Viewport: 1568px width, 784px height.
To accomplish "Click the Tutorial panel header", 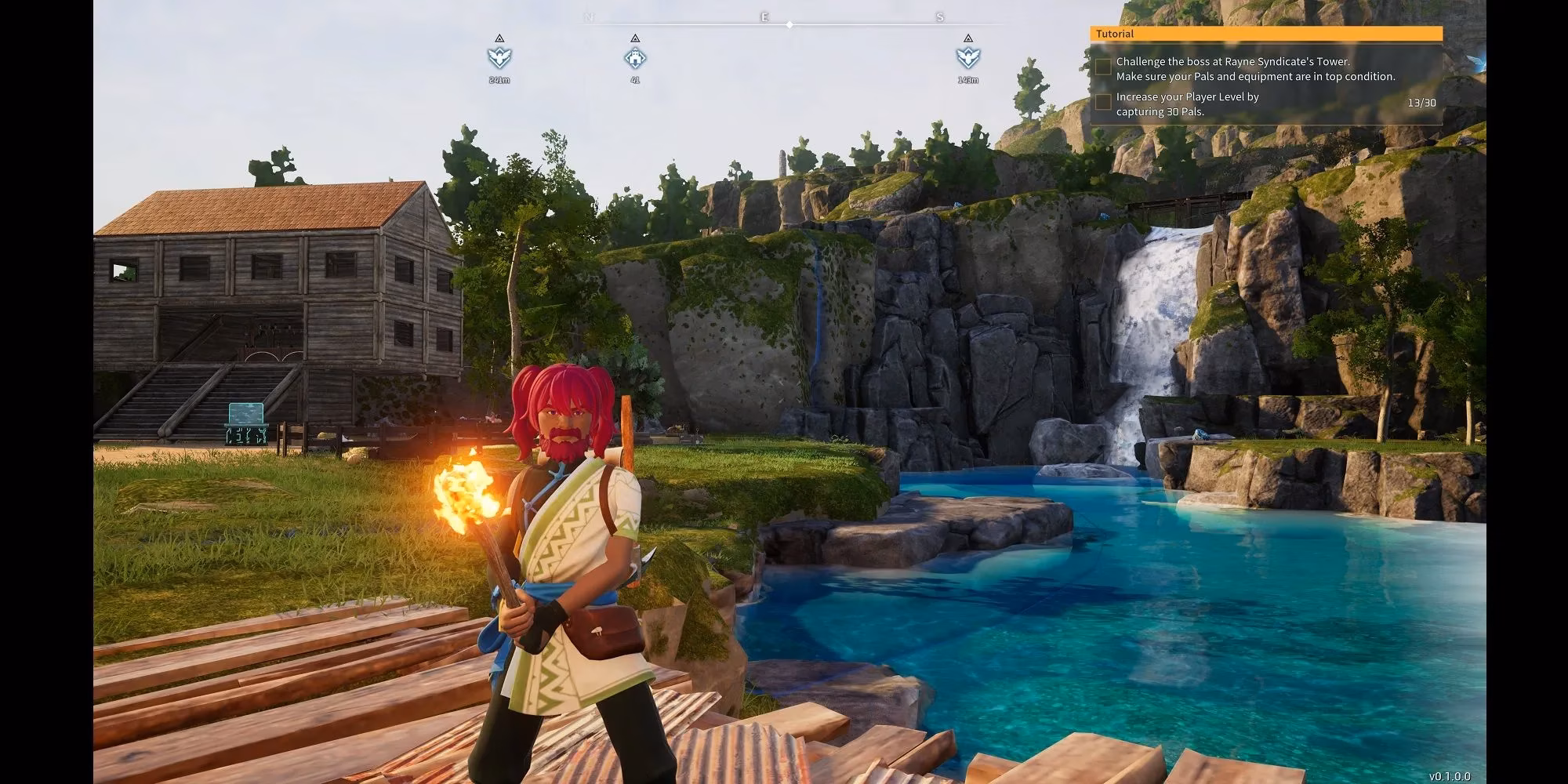I will [1265, 34].
